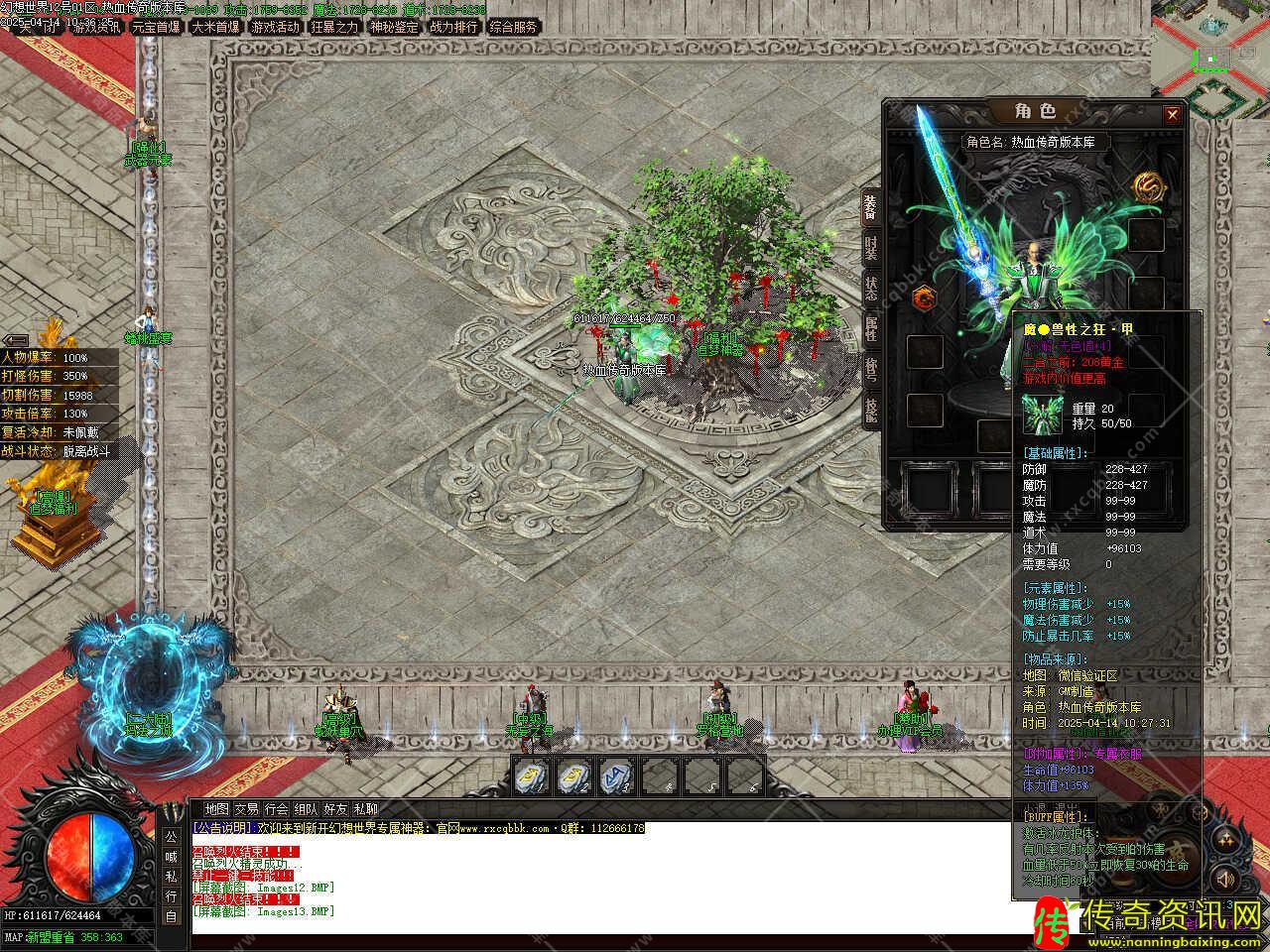This screenshot has width=1270, height=952.
Task: Open the 属性 attributes tab
Action: [870, 329]
